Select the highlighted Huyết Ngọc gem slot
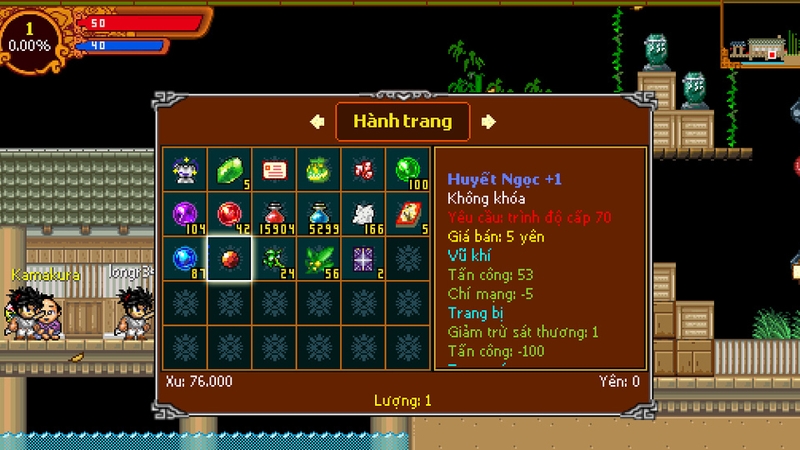Screen dimensions: 800x450 click(x=230, y=258)
